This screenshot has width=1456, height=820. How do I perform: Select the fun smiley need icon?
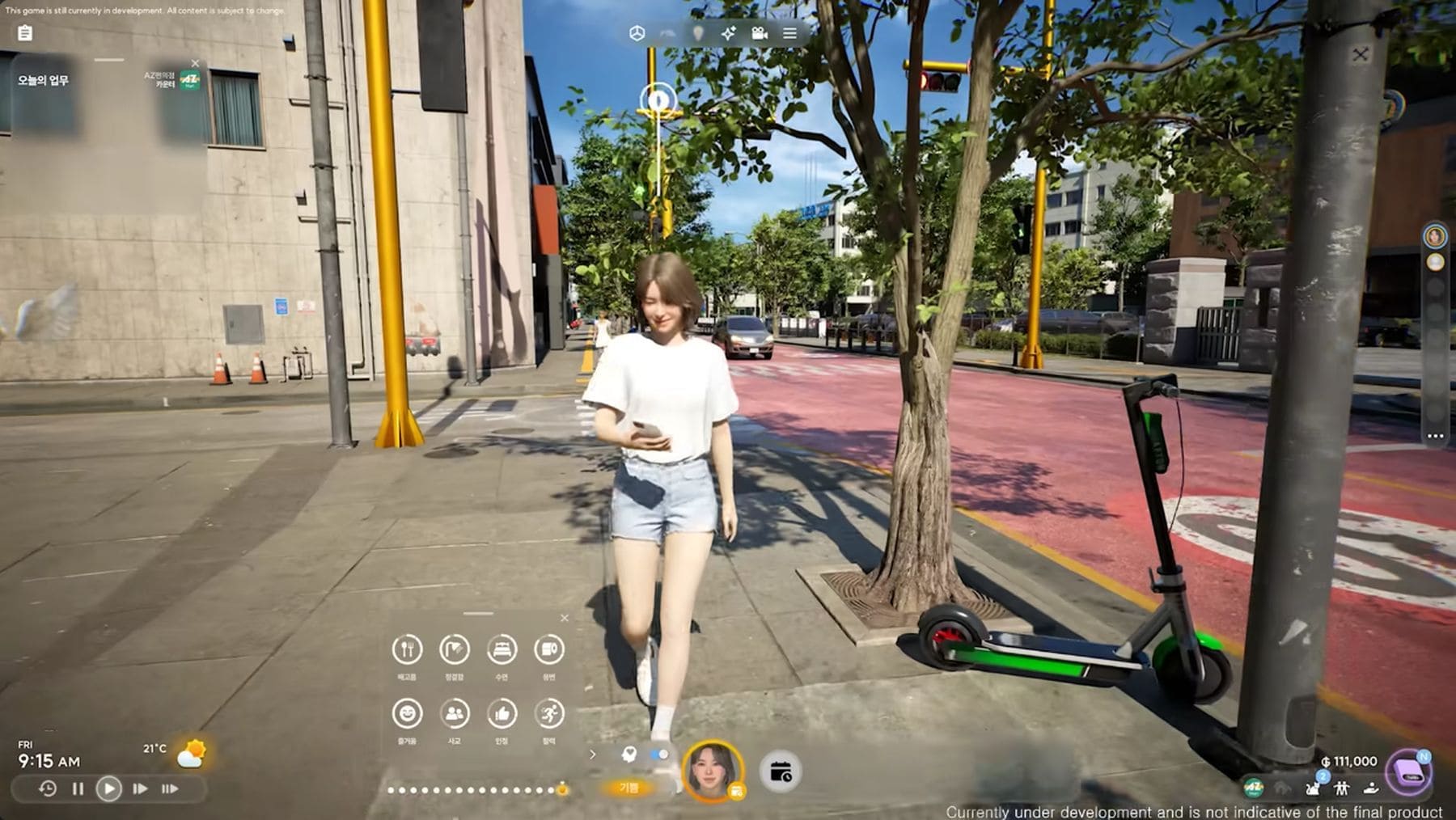(407, 714)
